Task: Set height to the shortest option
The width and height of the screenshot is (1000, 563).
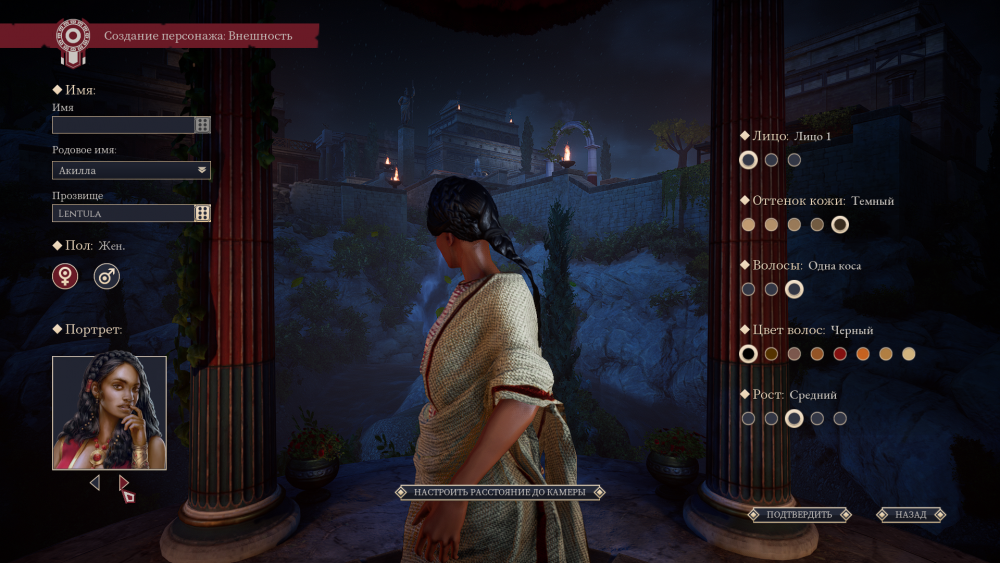Action: click(748, 419)
